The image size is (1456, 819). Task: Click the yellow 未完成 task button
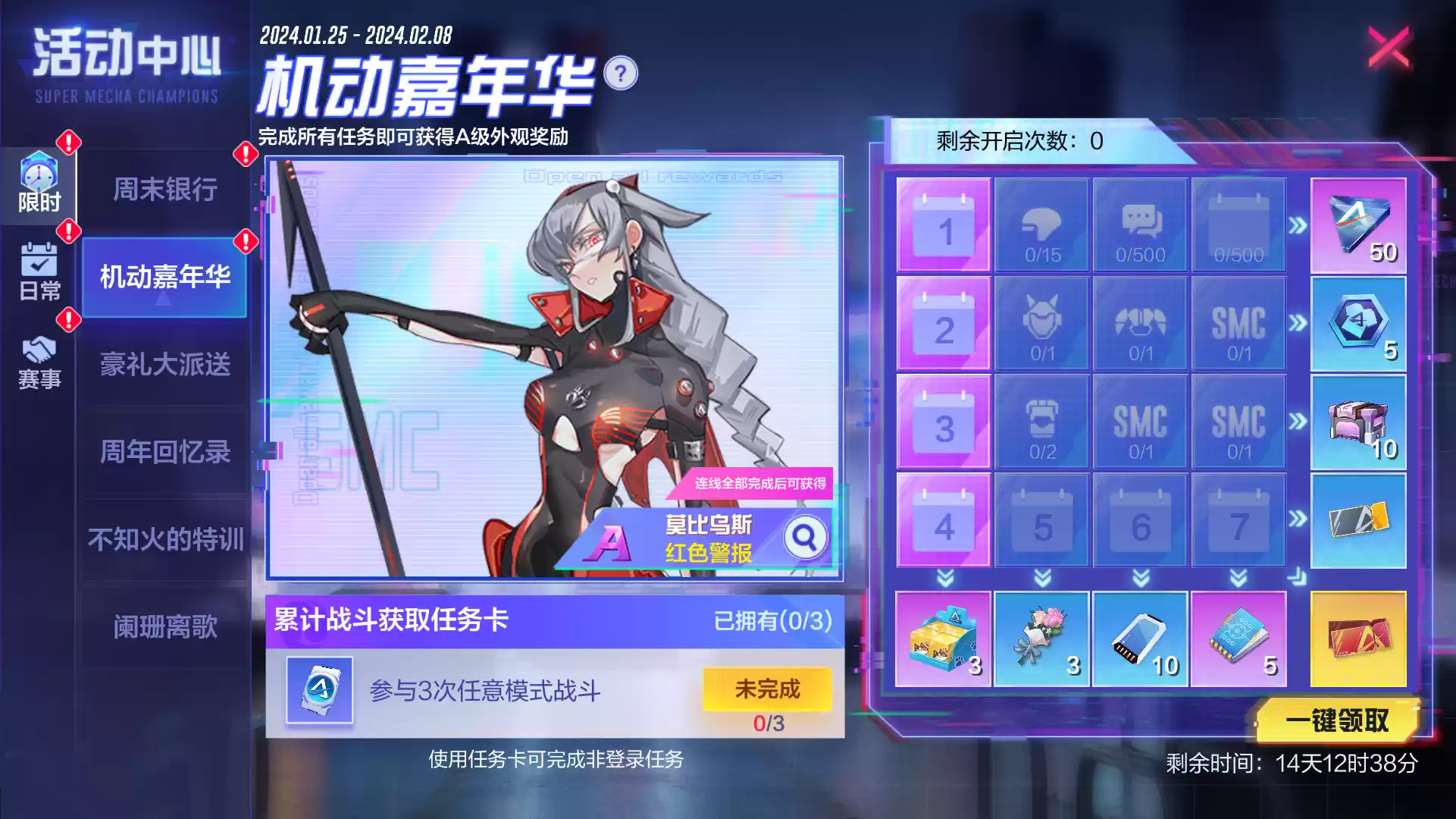[766, 689]
